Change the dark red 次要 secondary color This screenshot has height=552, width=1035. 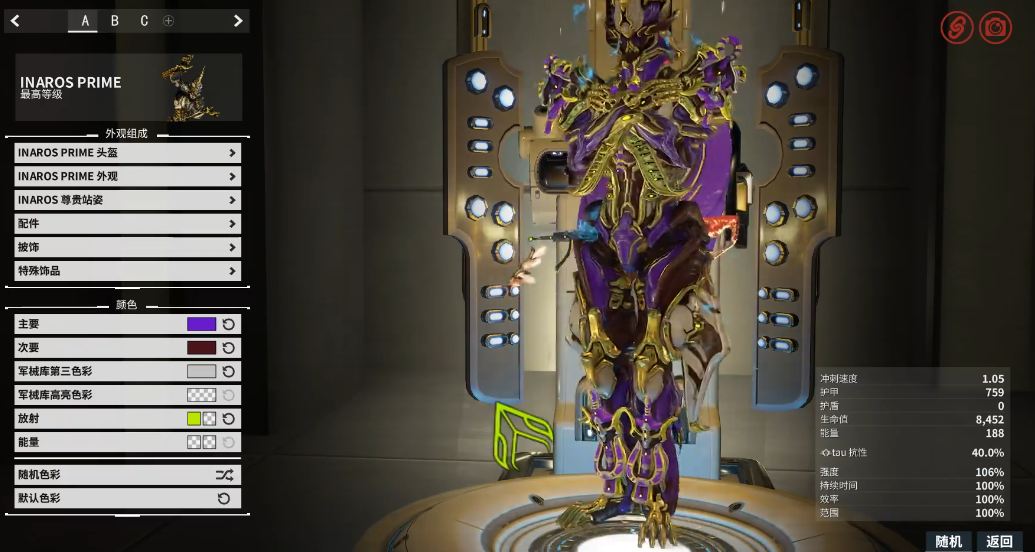pyautogui.click(x=201, y=348)
